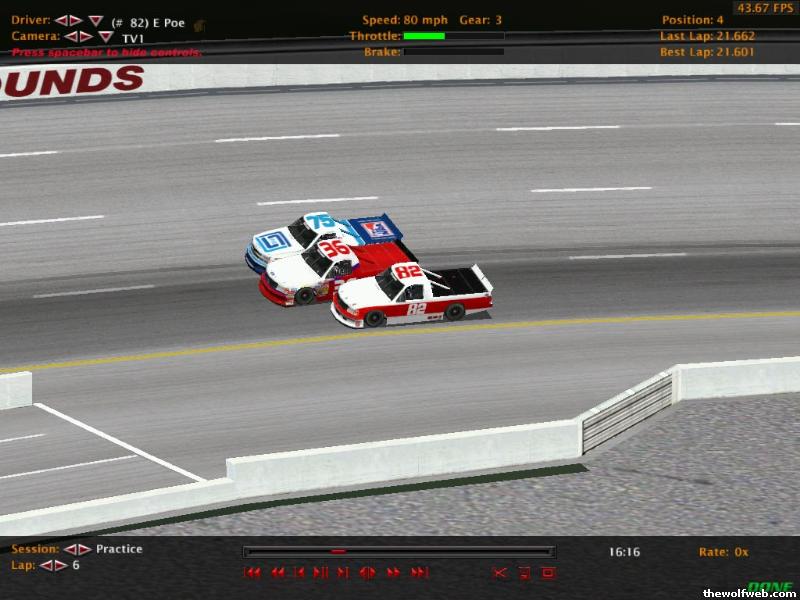Step back to the previous lap
This screenshot has height=600, width=800.
(x=47, y=565)
